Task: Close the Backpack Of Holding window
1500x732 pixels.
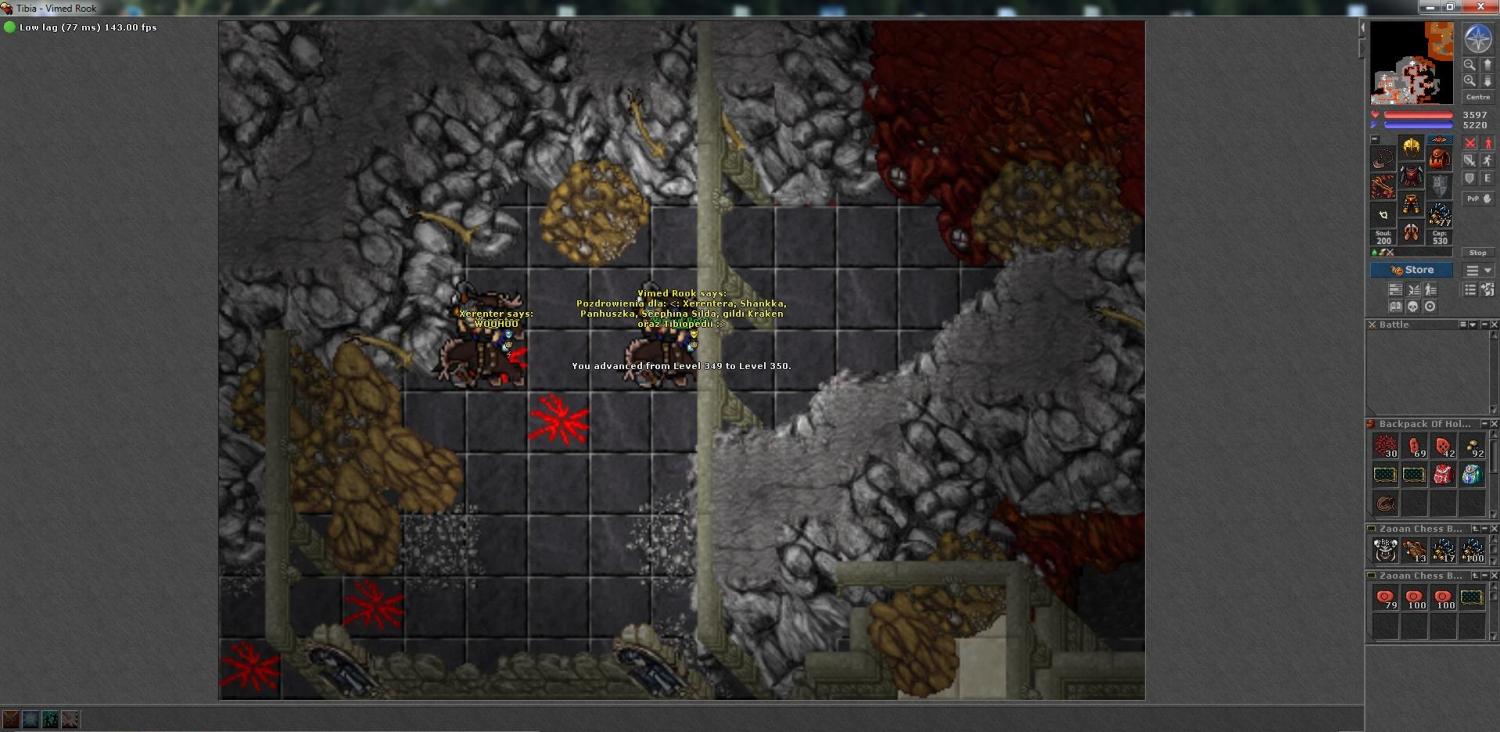Action: pyautogui.click(x=1494, y=424)
